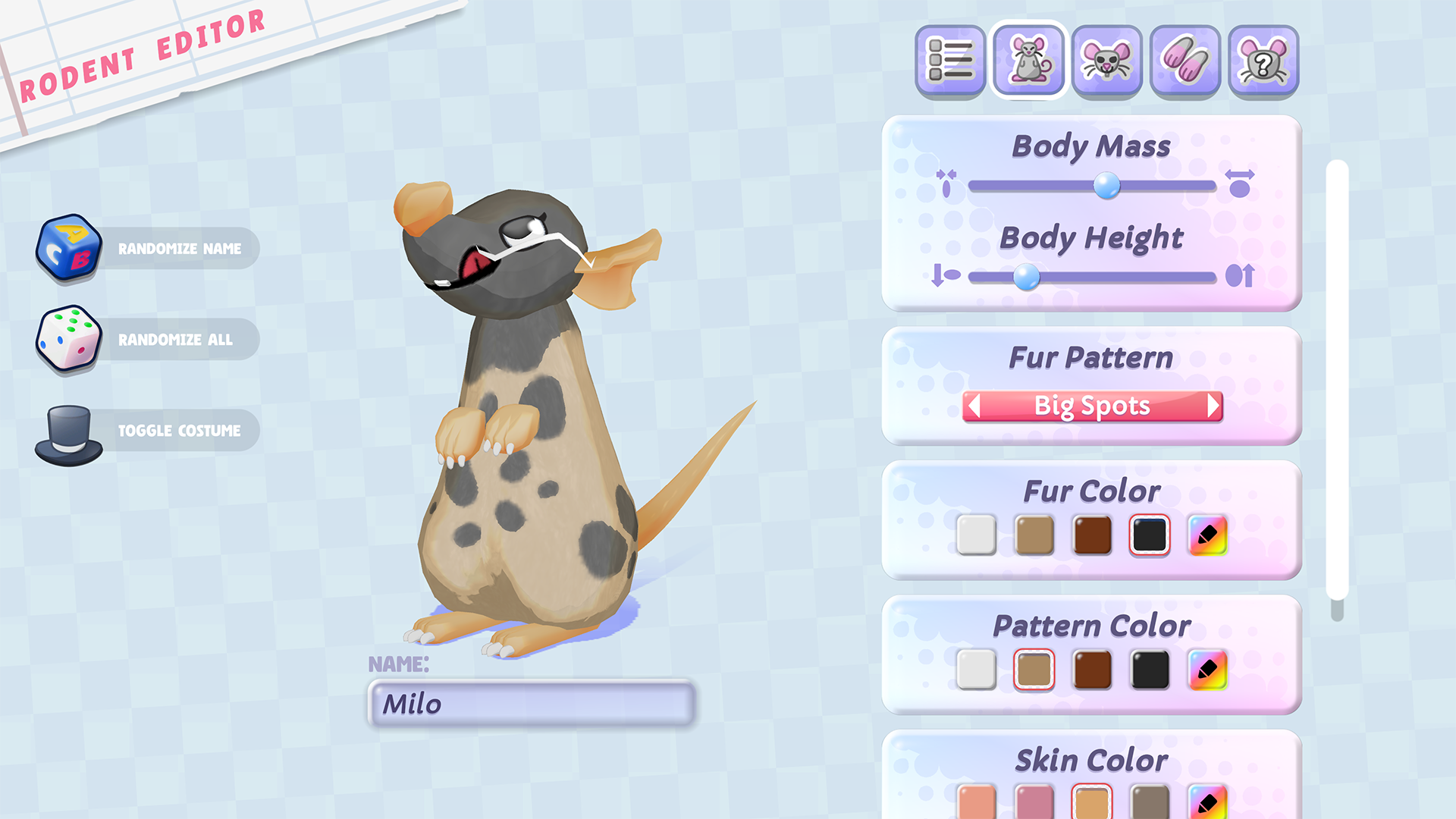1456x819 pixels.
Task: Select the black Pattern Color swatch
Action: click(1150, 670)
